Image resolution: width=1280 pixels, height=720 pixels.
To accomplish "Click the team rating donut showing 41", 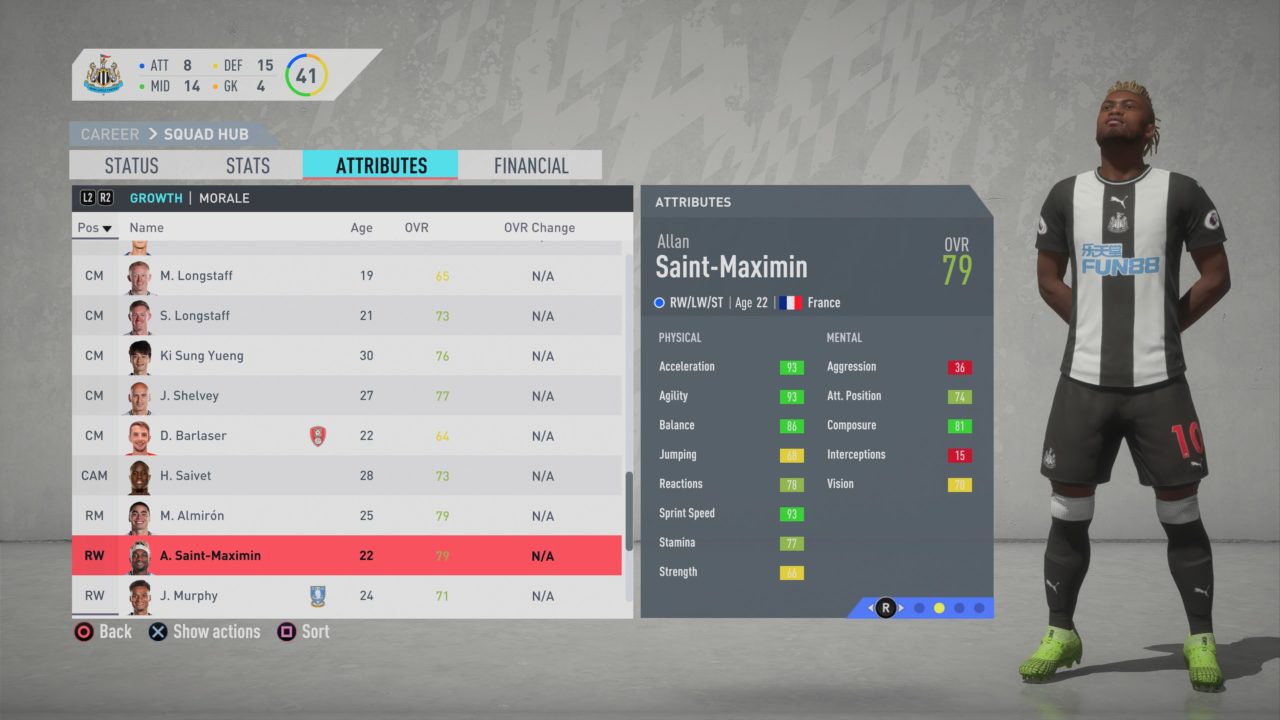I will click(x=306, y=75).
